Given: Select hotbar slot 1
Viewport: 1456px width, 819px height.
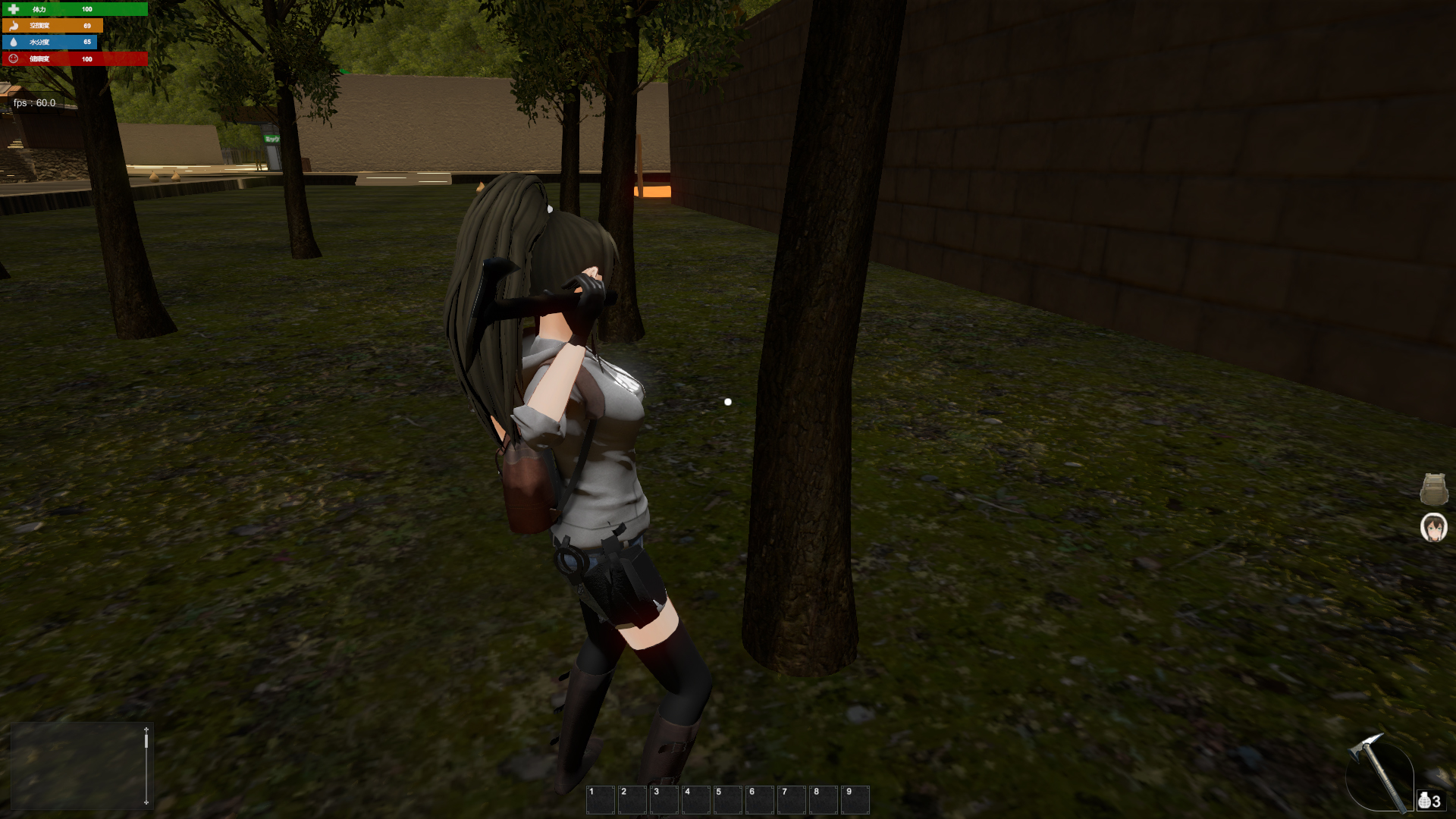Looking at the screenshot, I should pyautogui.click(x=600, y=799).
